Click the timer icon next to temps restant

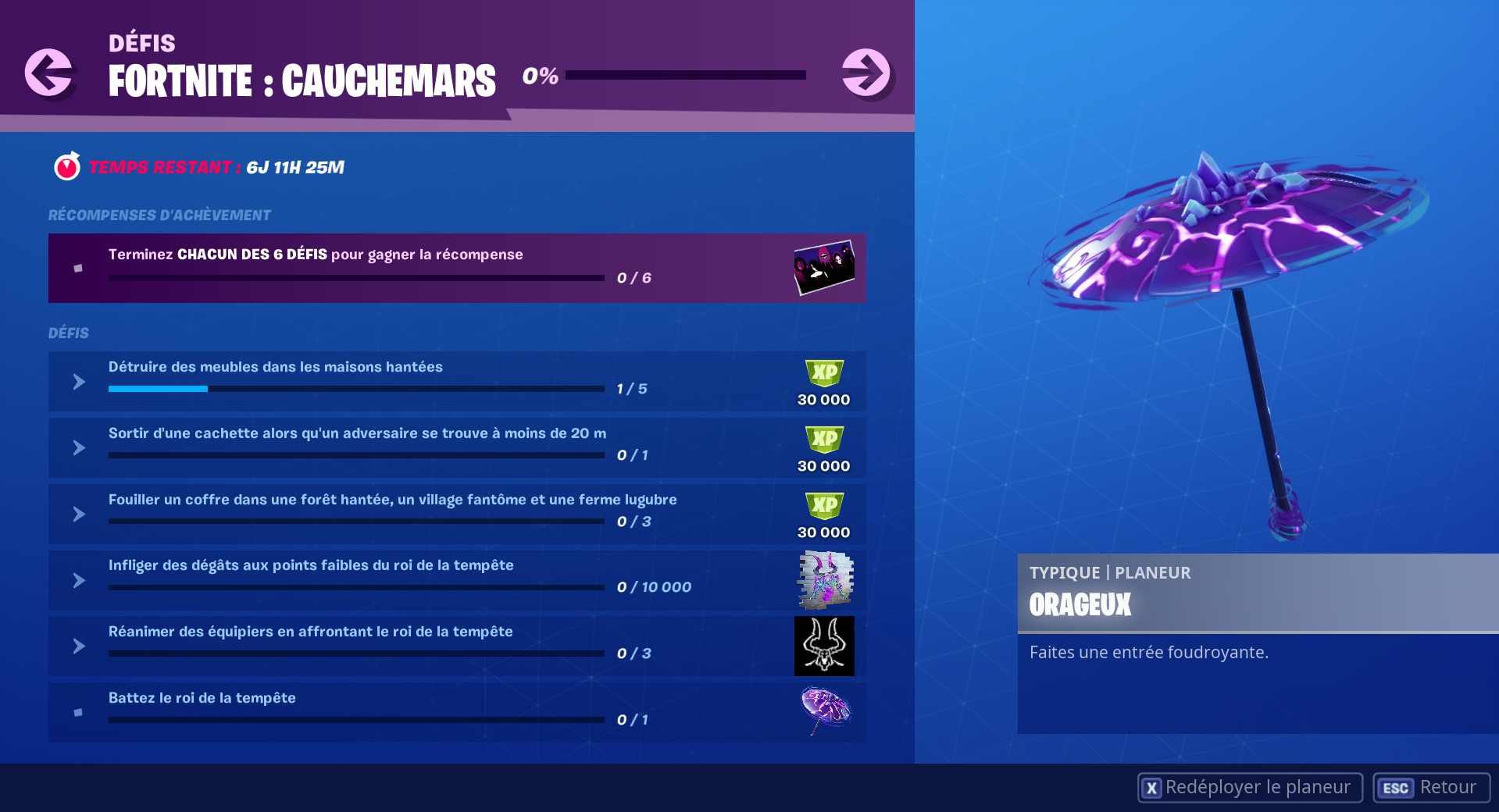pos(66,166)
